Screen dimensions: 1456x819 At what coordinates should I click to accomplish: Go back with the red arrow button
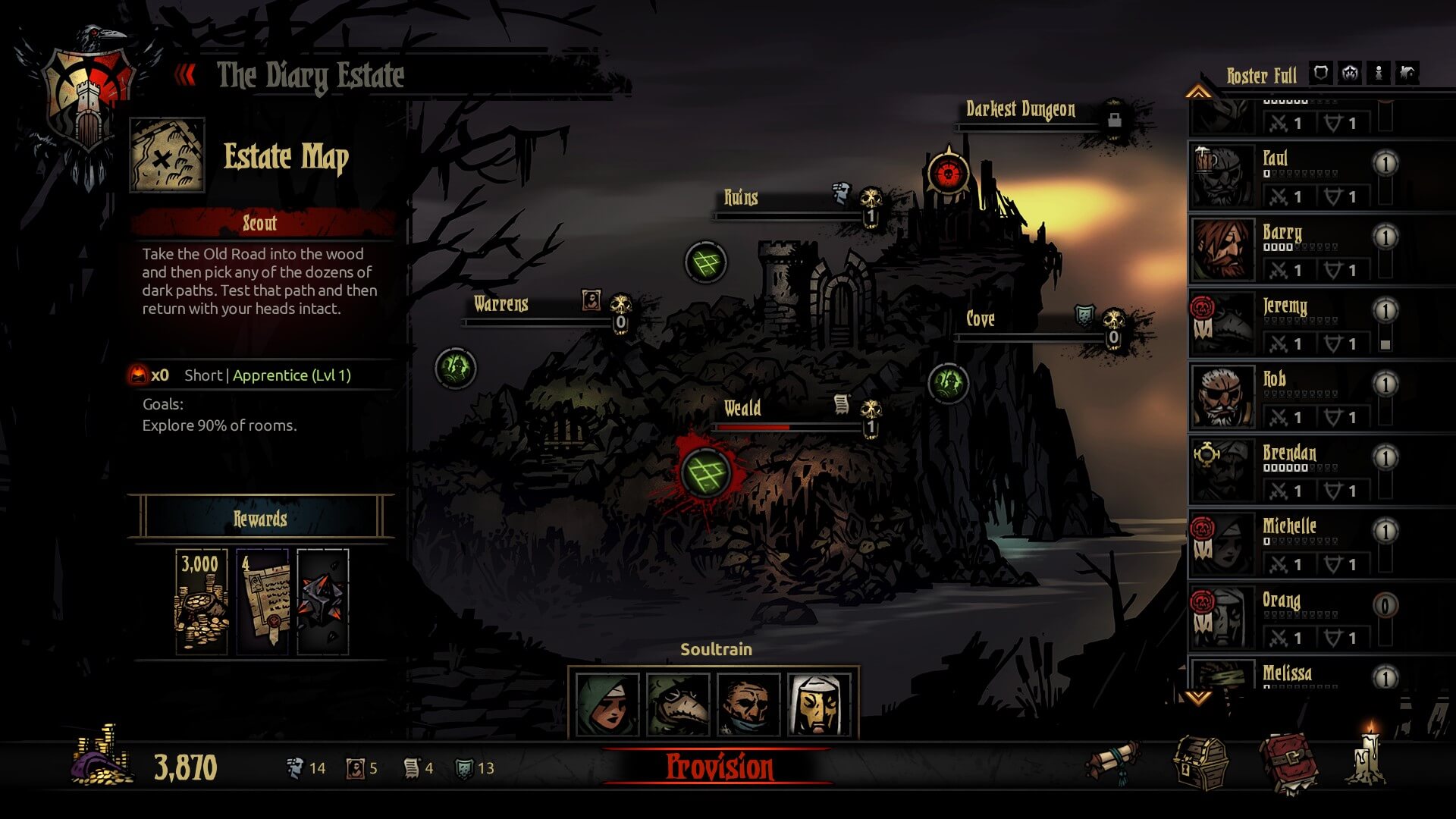pos(185,75)
